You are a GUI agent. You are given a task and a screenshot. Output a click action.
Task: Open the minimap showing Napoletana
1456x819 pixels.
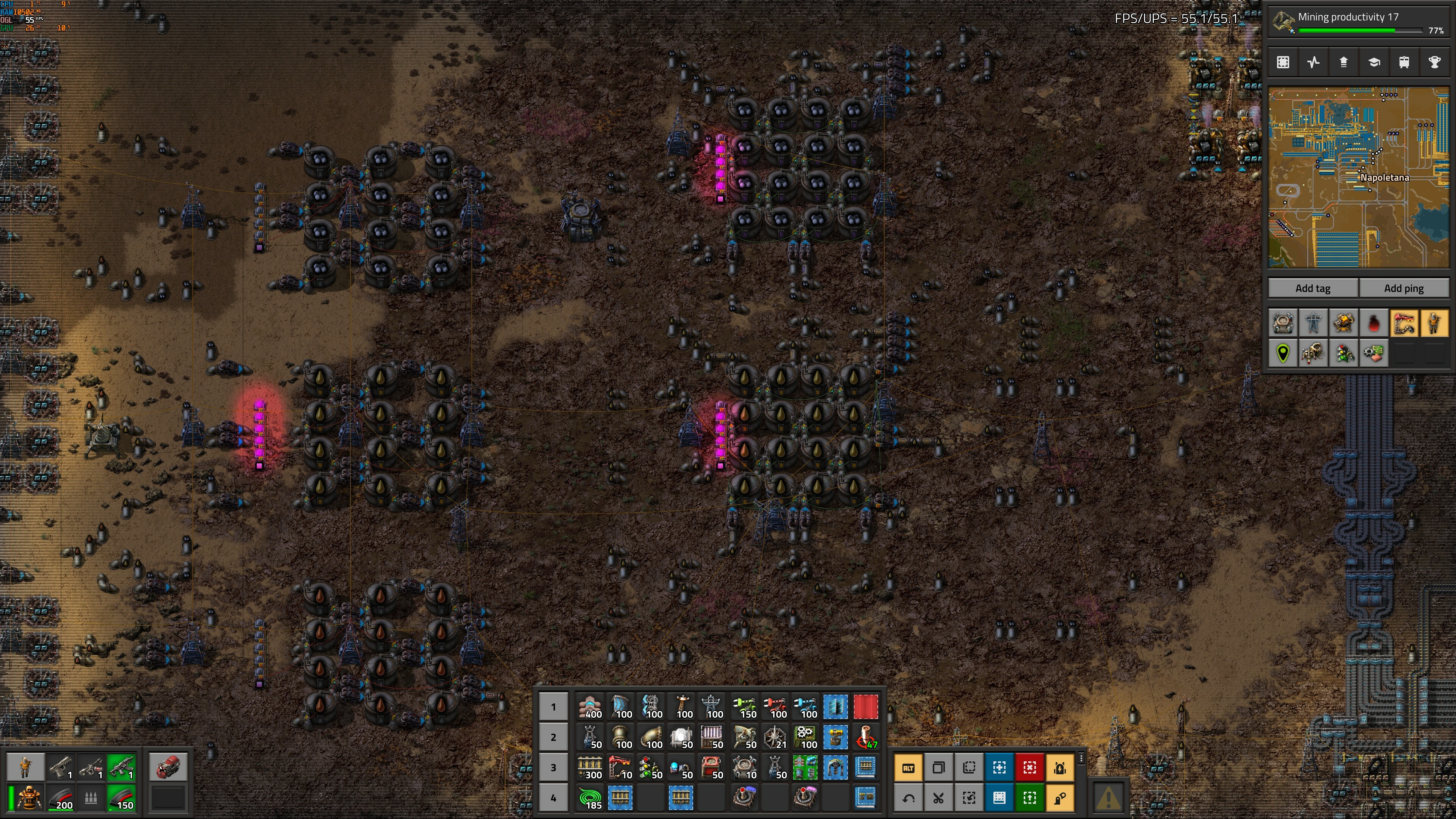1358,177
